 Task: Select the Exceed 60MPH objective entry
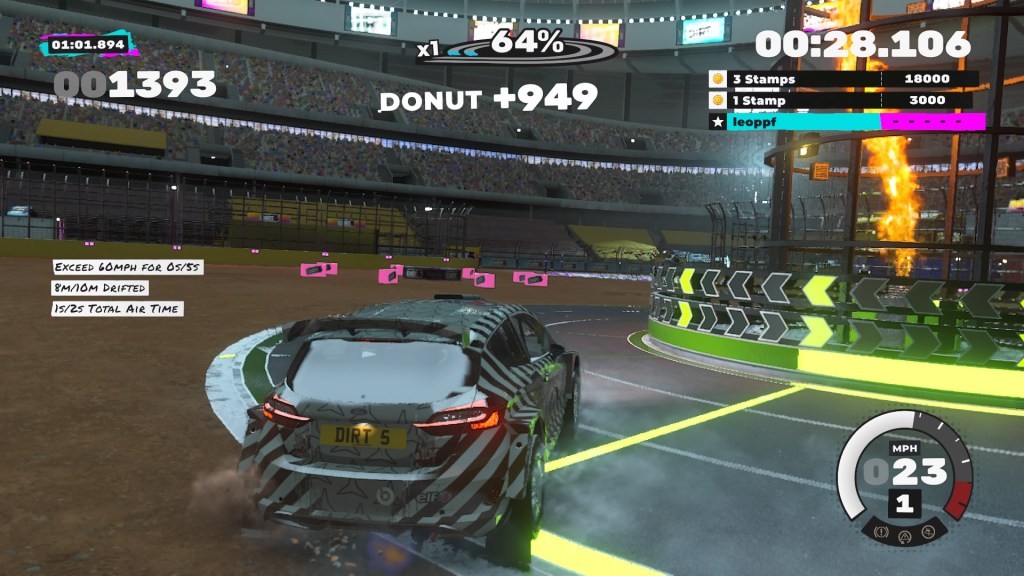coord(116,268)
